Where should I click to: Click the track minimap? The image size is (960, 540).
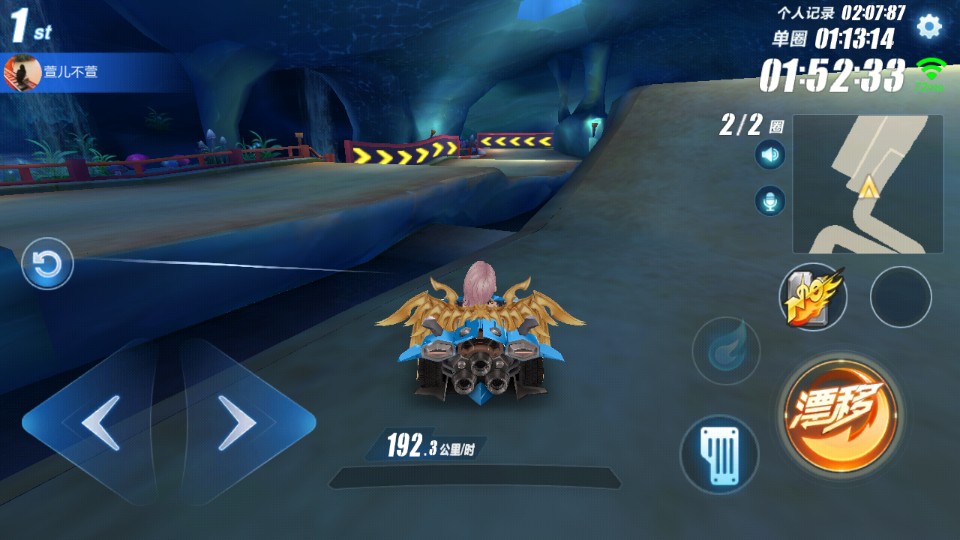tap(867, 184)
